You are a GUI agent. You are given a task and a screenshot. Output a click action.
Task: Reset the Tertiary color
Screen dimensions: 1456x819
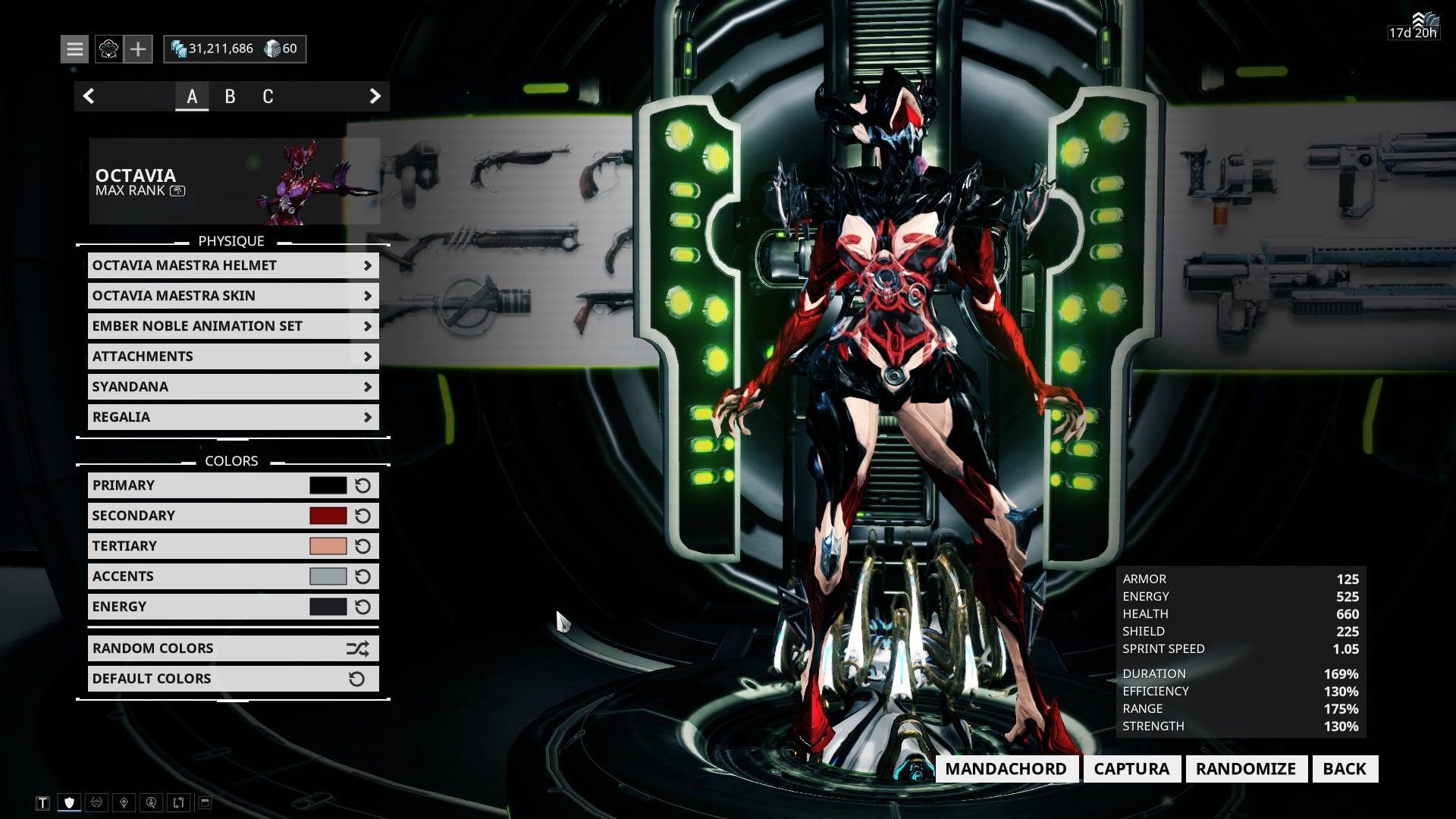(362, 546)
